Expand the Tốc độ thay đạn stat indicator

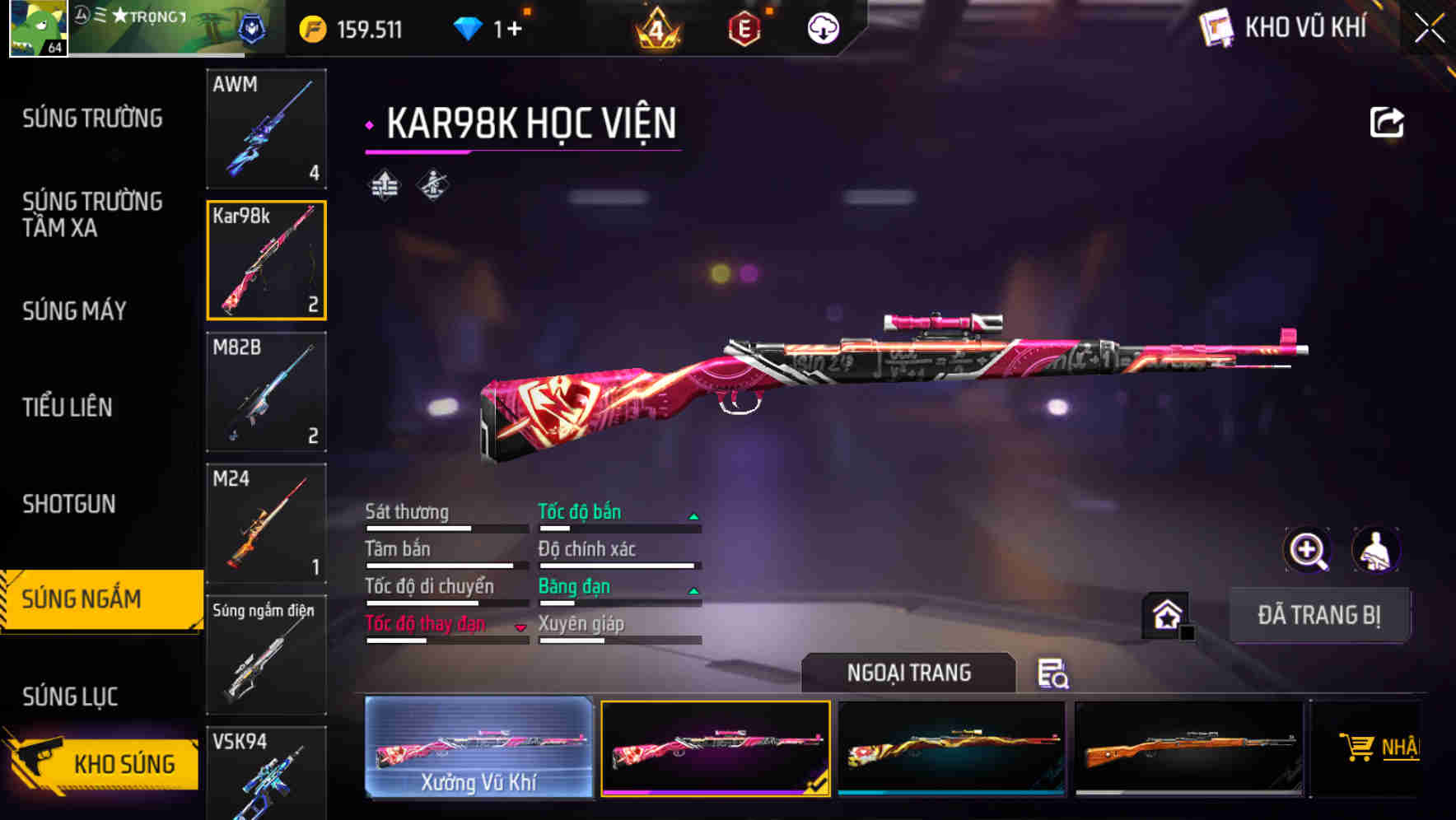point(521,626)
